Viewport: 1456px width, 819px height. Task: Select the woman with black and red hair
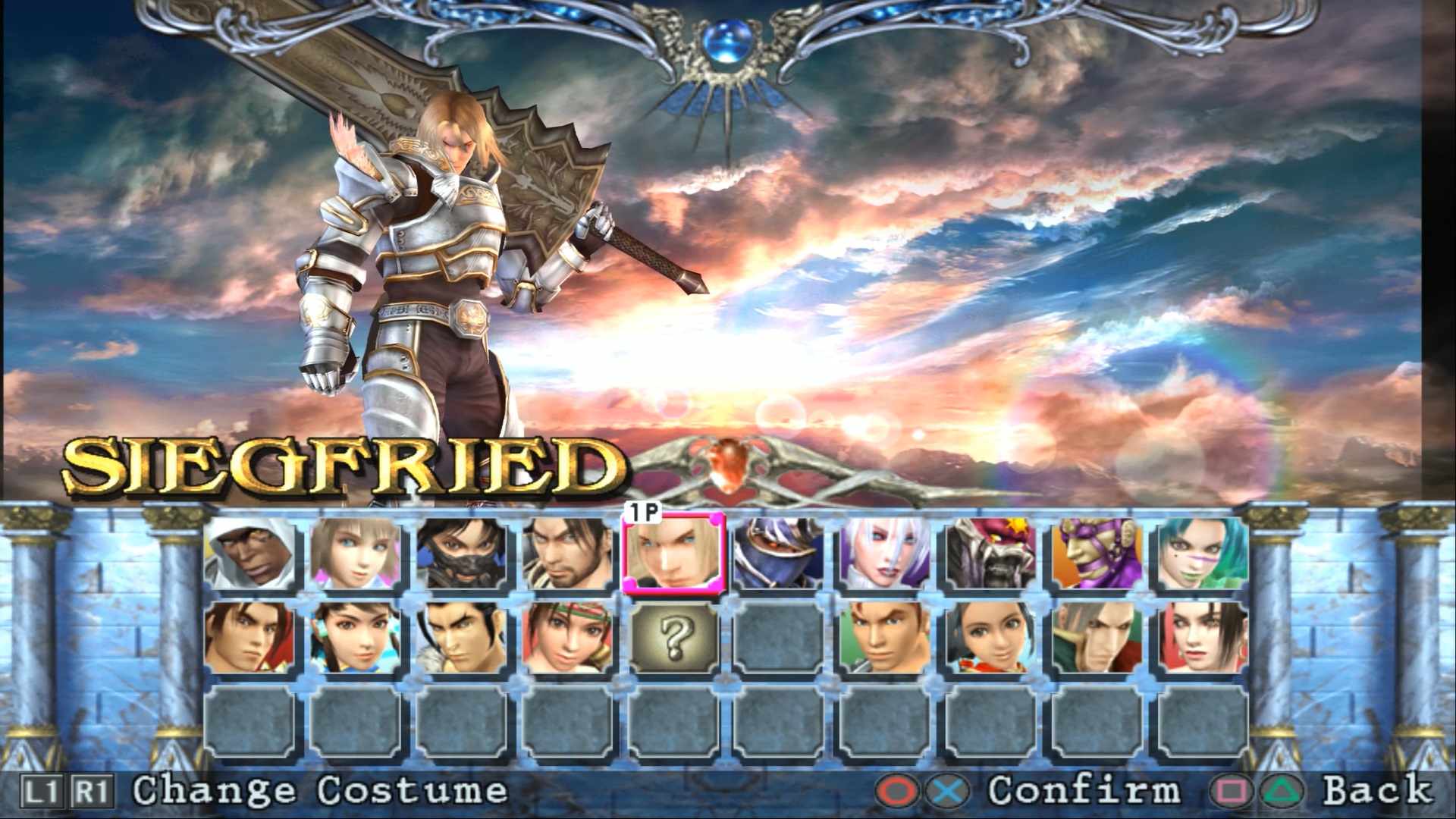(1203, 638)
